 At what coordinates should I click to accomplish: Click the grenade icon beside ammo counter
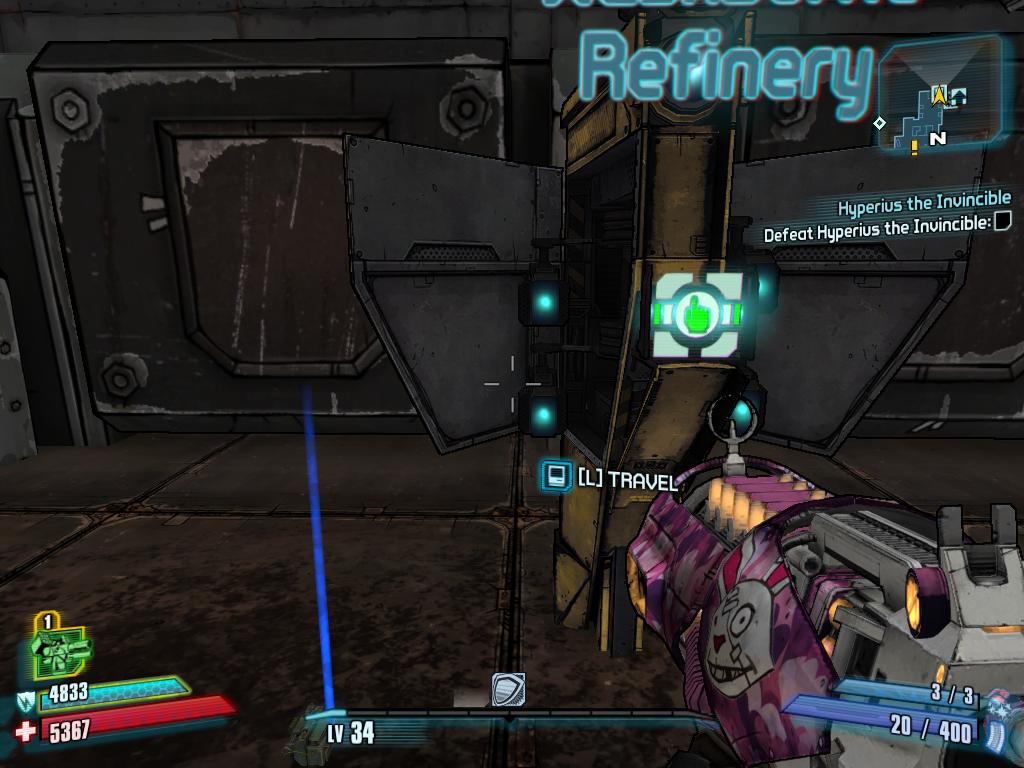pos(998,720)
